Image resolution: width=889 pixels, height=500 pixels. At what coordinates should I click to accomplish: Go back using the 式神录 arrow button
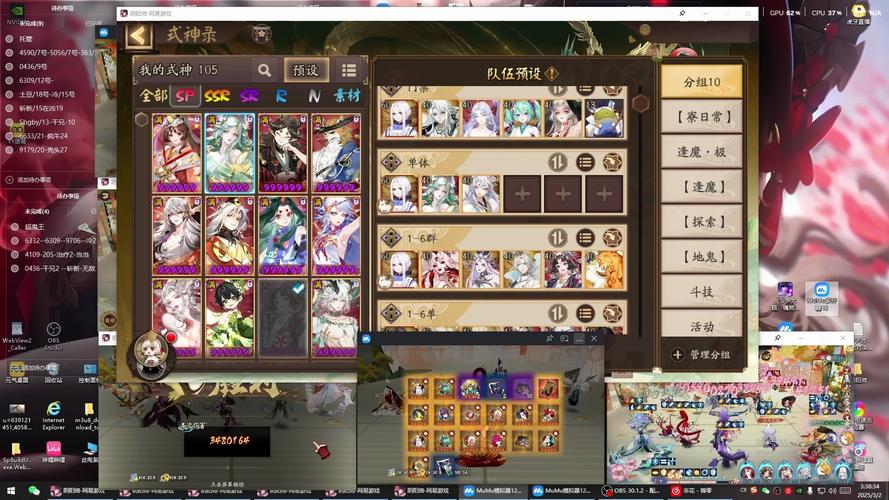138,36
